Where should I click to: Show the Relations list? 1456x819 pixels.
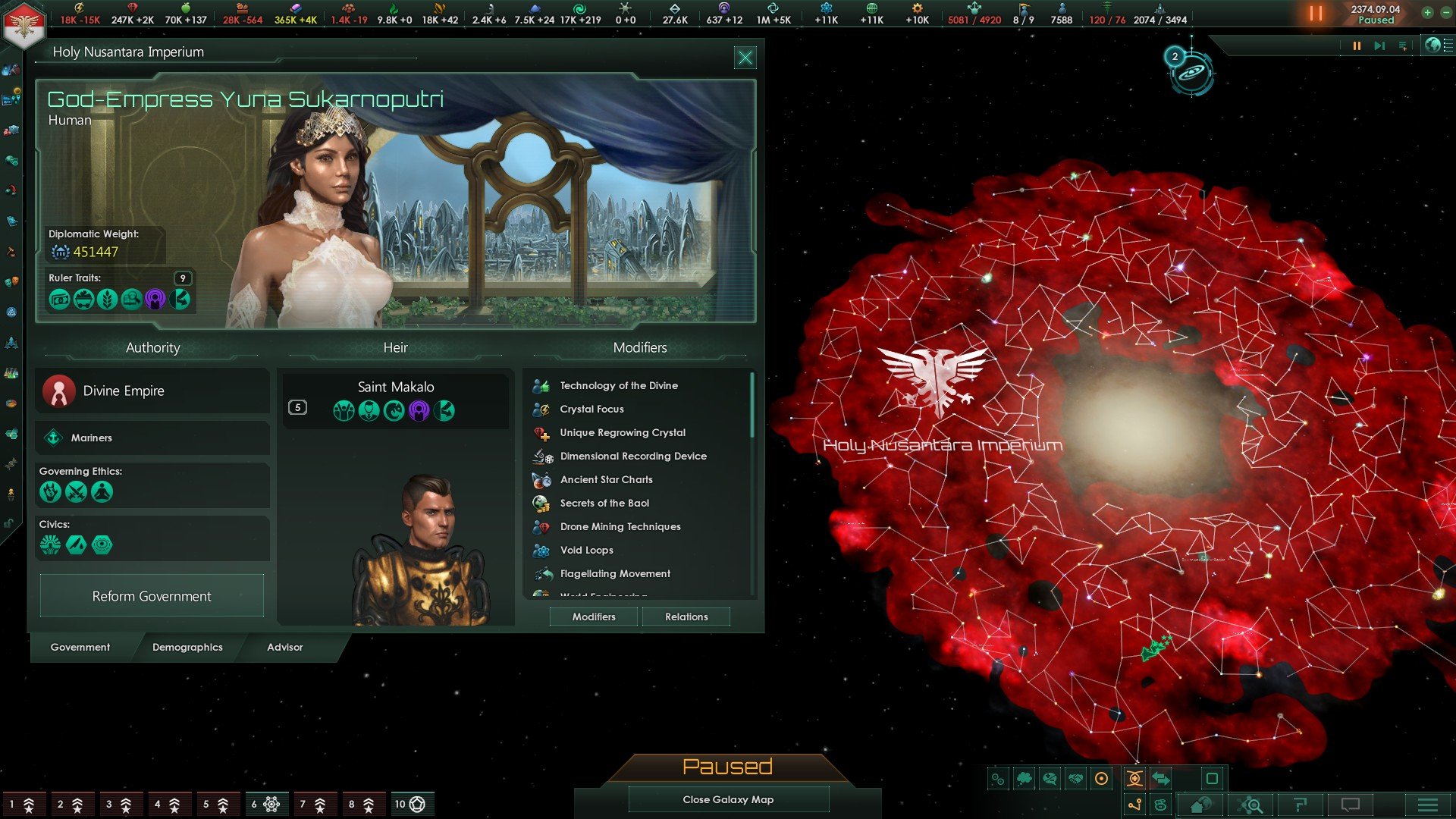pyautogui.click(x=686, y=617)
